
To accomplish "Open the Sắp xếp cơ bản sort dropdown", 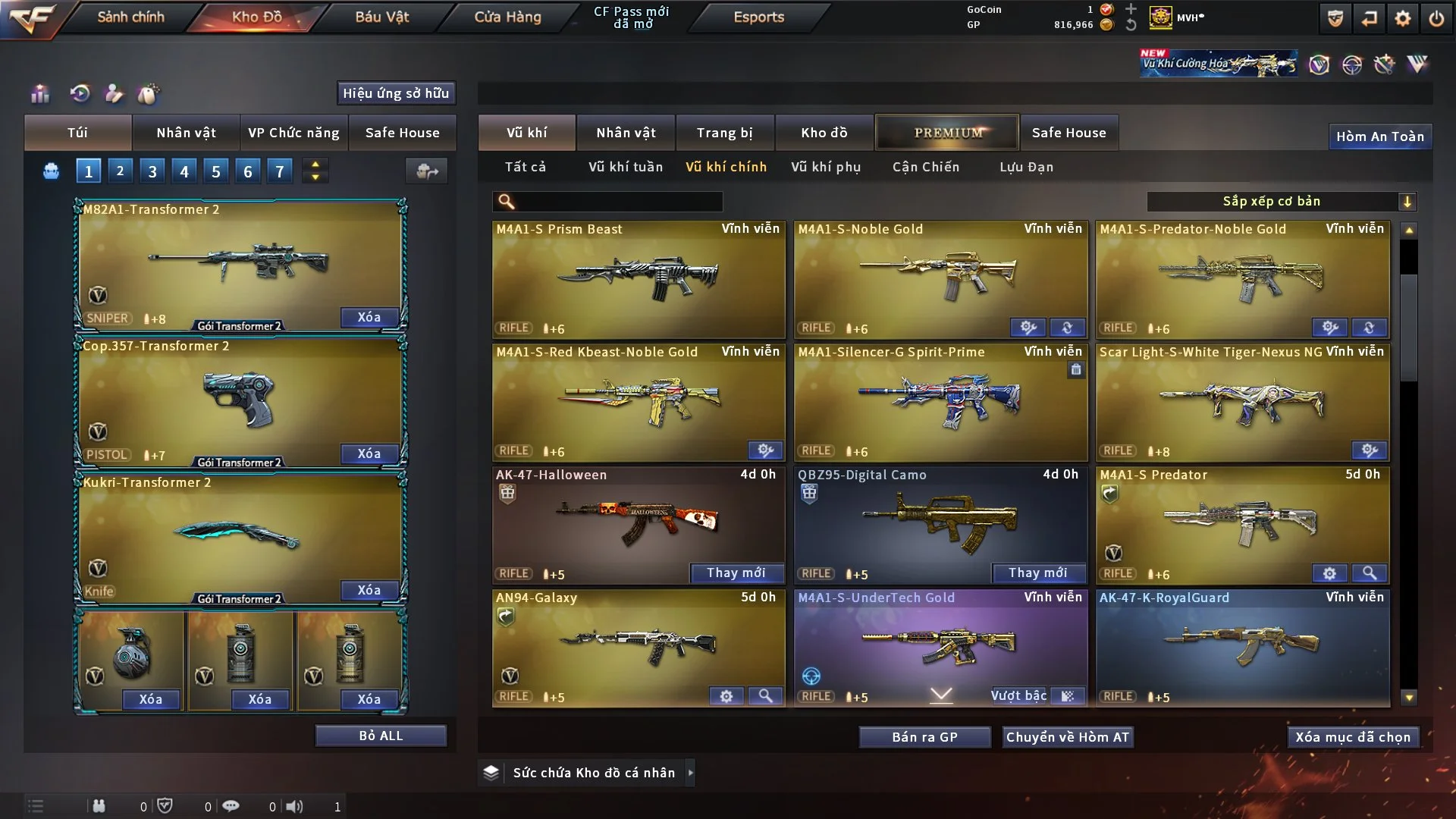I will click(1281, 201).
